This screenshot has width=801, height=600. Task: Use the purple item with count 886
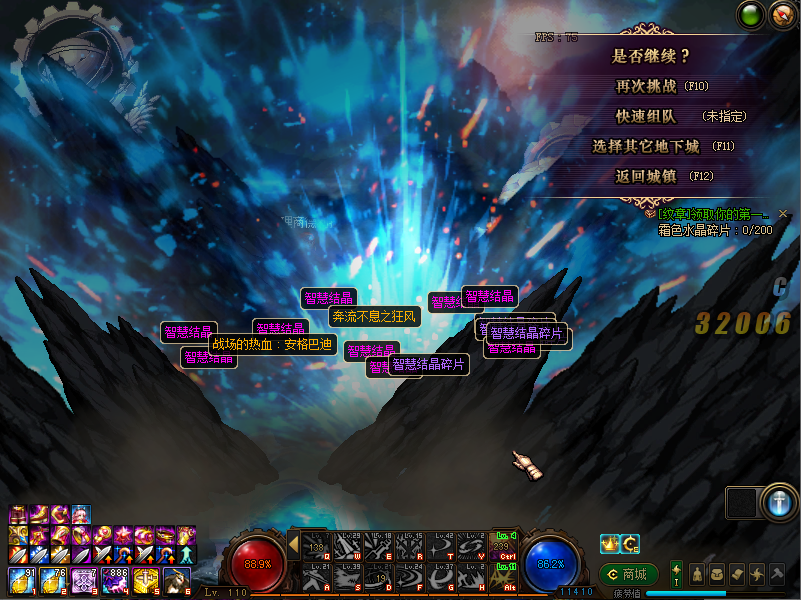[116, 579]
